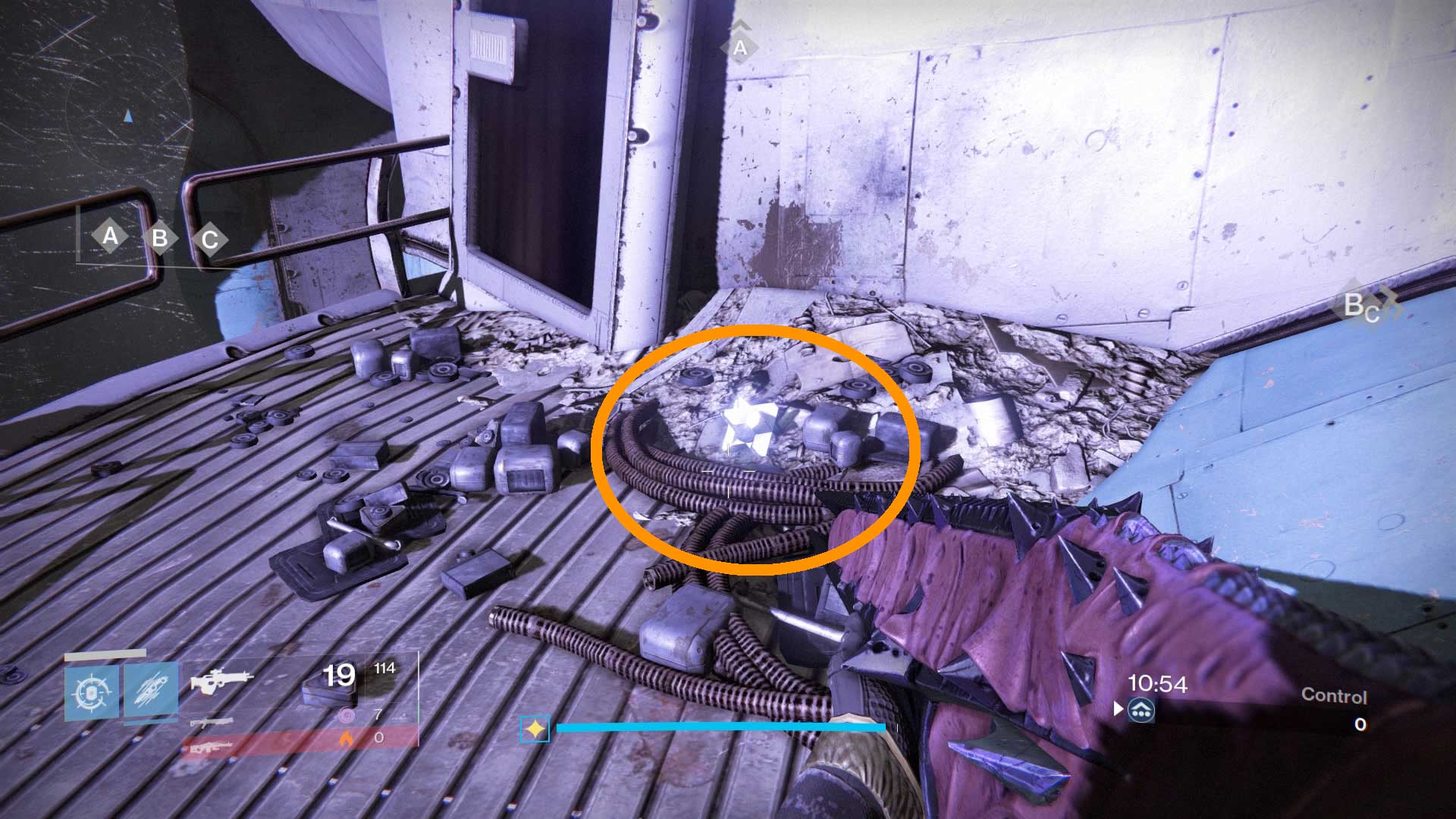The image size is (1456, 819).
Task: Select the sniper rifle weapon icon
Action: (x=210, y=723)
